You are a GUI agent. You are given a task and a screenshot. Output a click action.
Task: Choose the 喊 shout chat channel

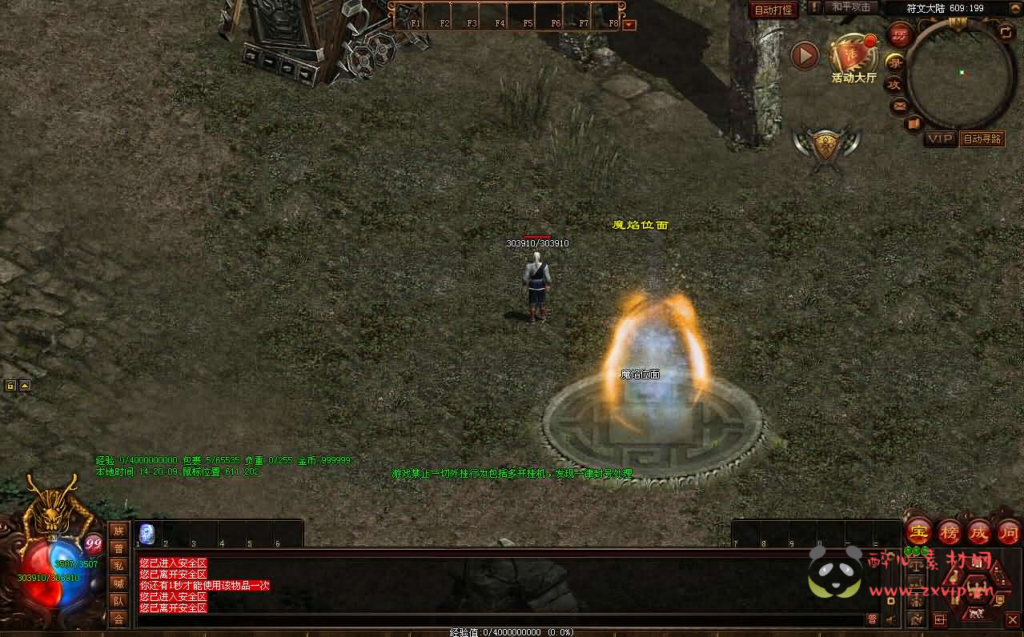pos(118,583)
